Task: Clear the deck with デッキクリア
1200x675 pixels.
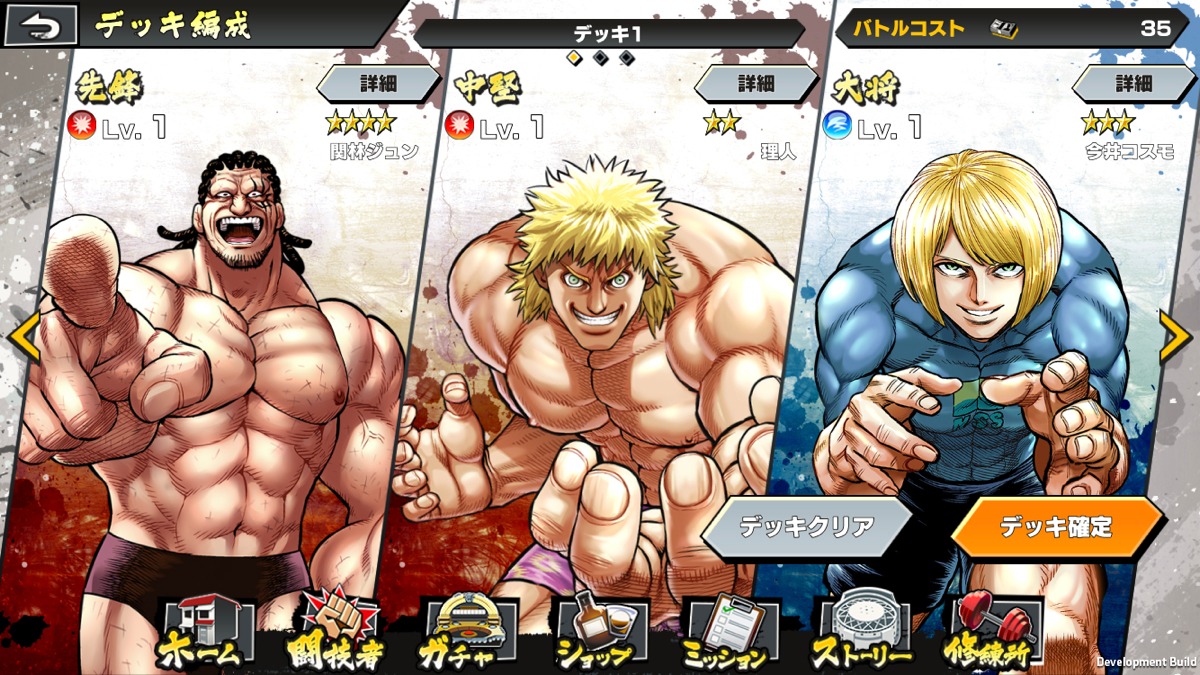Action: pyautogui.click(x=806, y=527)
